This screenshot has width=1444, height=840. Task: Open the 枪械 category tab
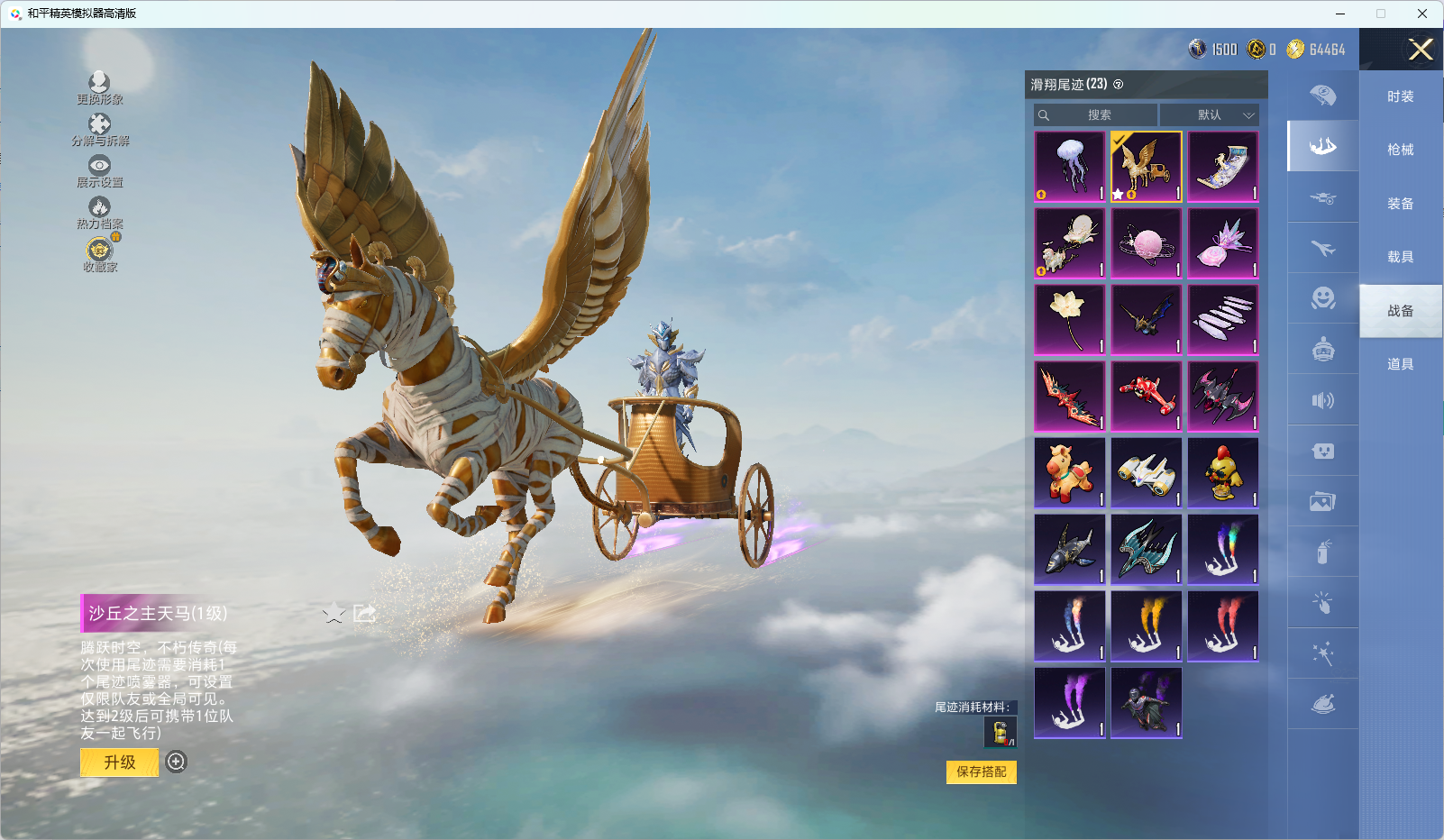[1400, 150]
